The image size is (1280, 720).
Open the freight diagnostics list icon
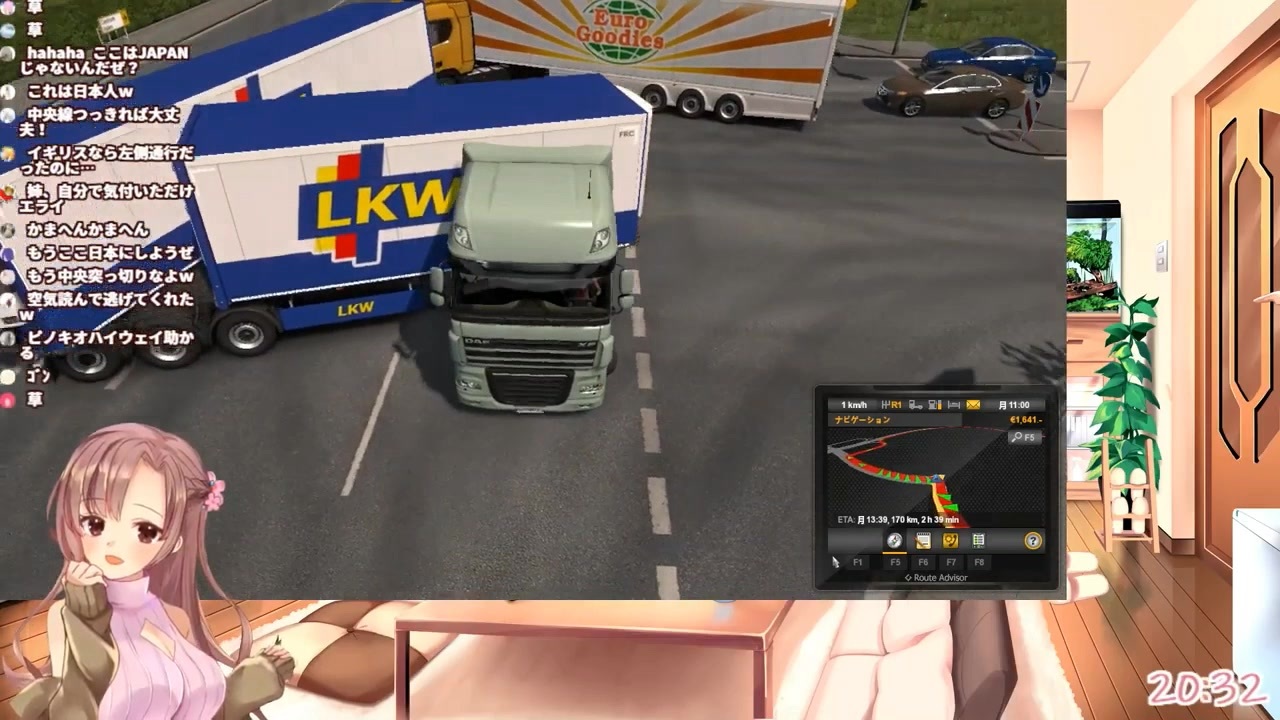pyautogui.click(x=978, y=541)
